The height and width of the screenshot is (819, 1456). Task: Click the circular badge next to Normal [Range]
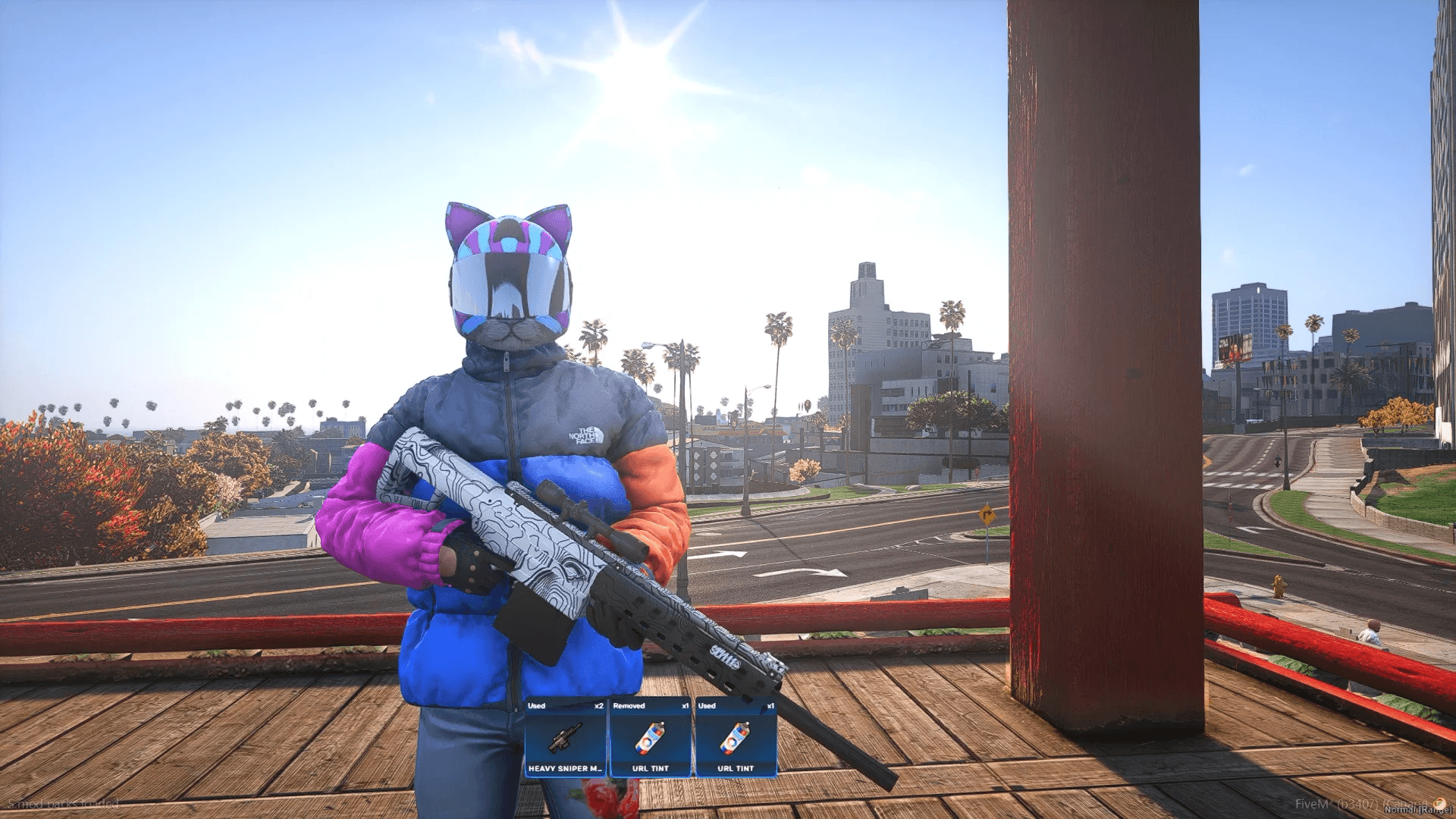coord(1439,804)
